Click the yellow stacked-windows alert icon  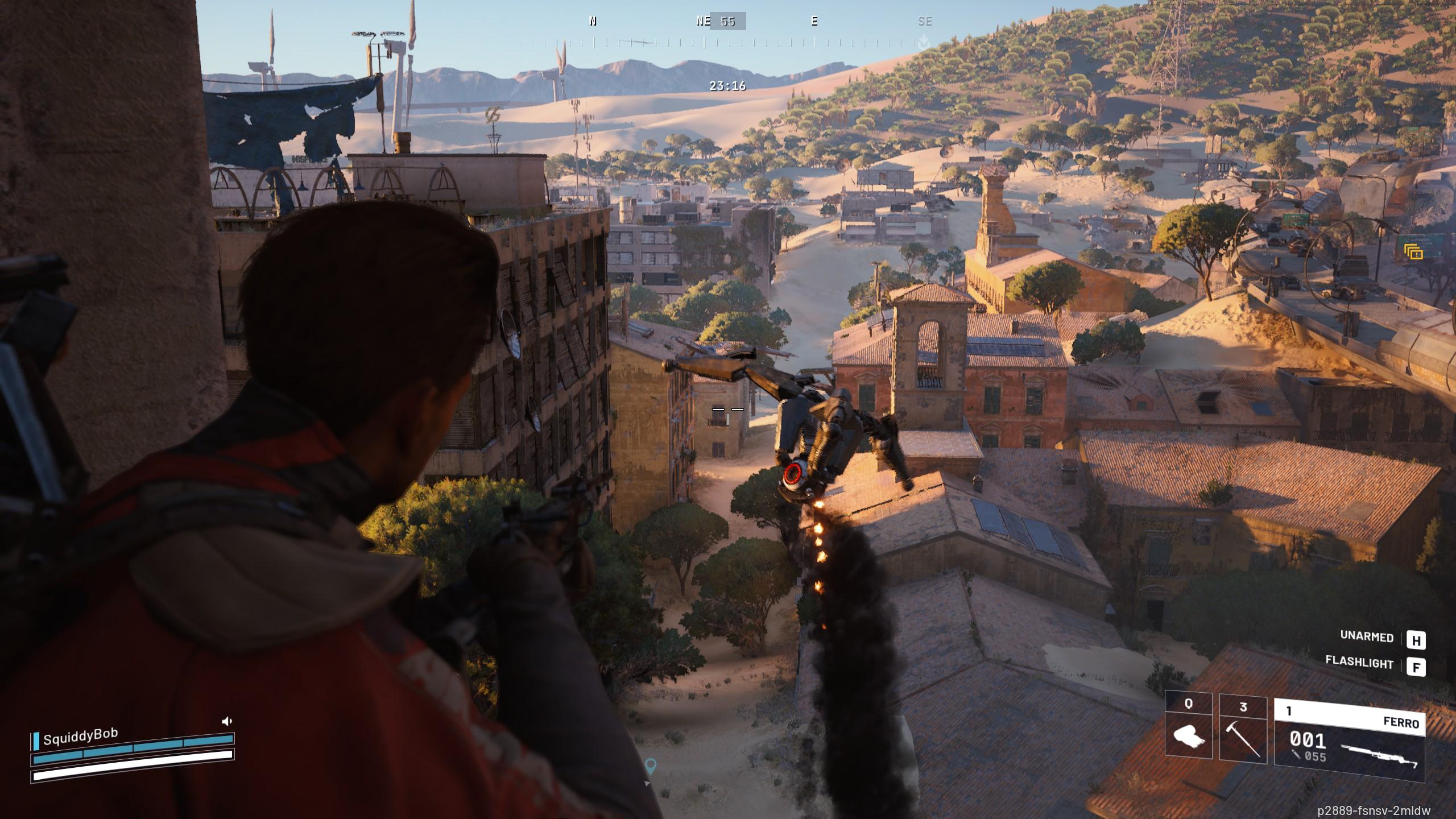[1413, 251]
